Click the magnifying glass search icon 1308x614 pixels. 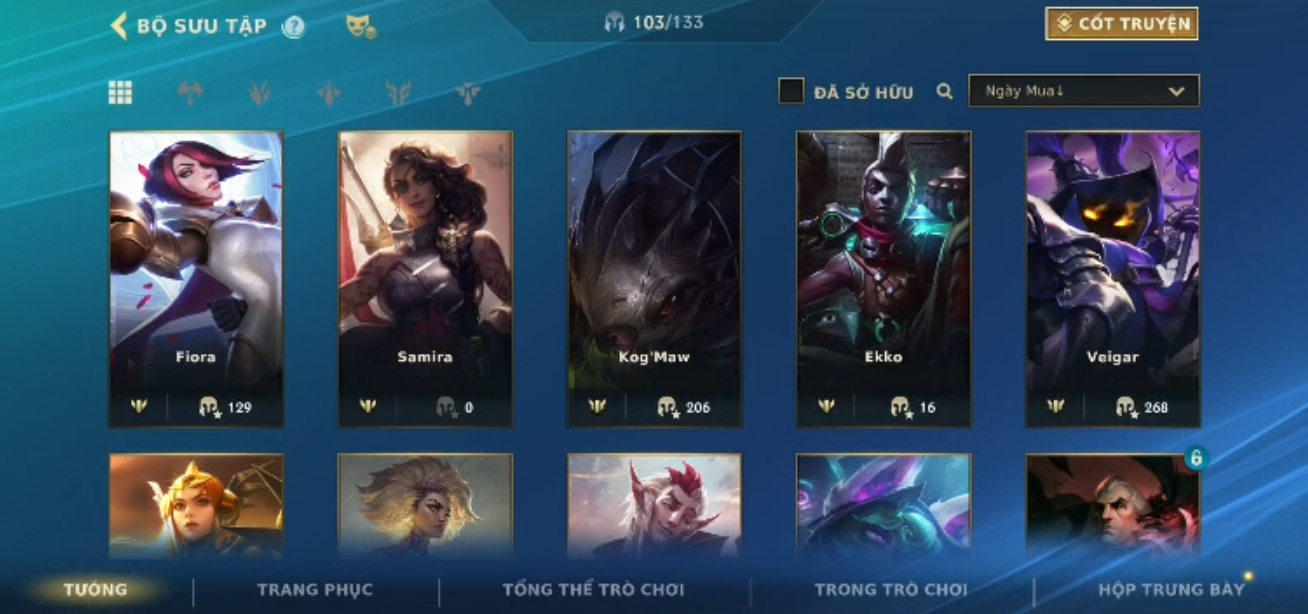point(944,92)
